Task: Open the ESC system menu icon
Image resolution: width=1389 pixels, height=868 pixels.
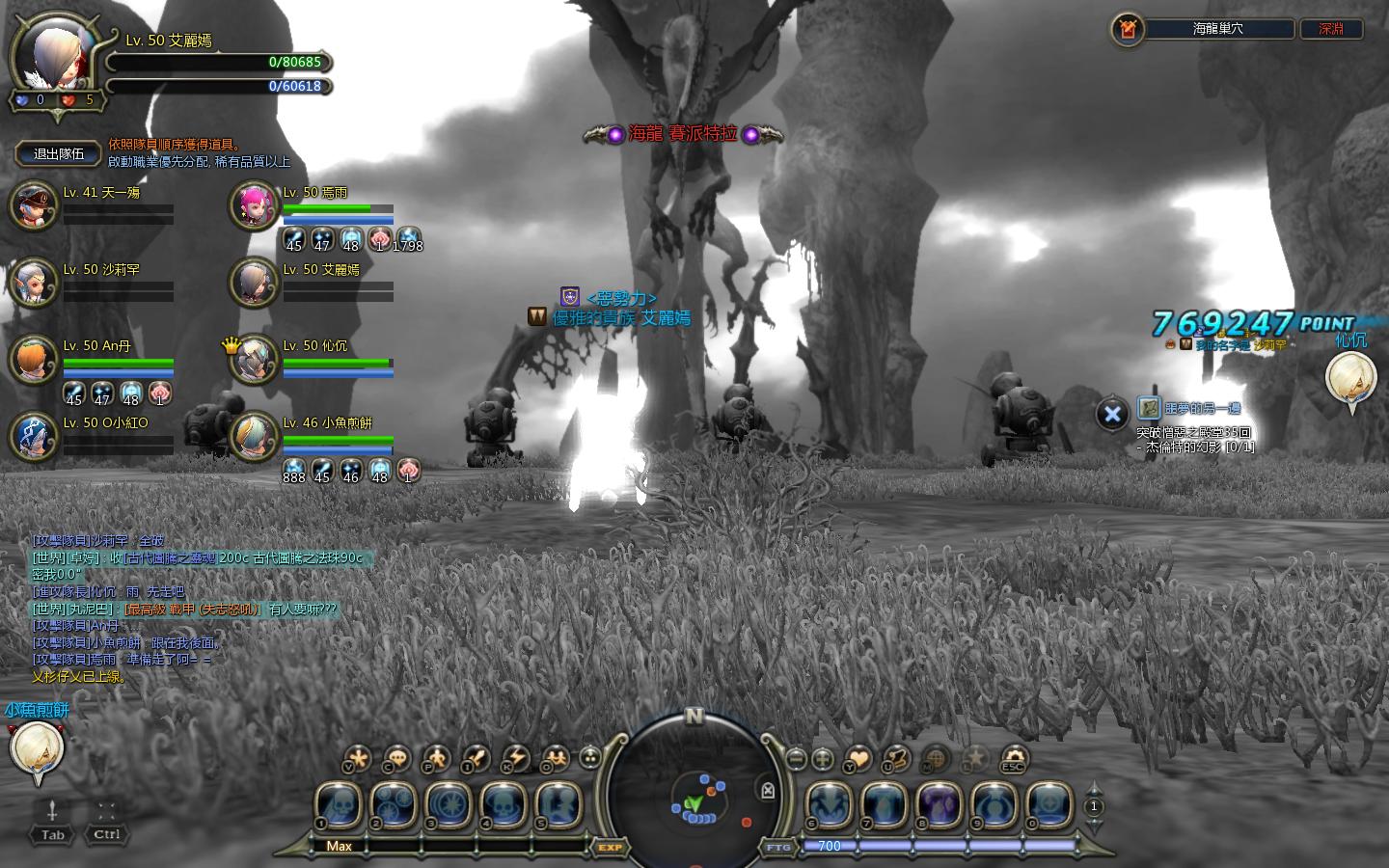Action: (x=1013, y=759)
